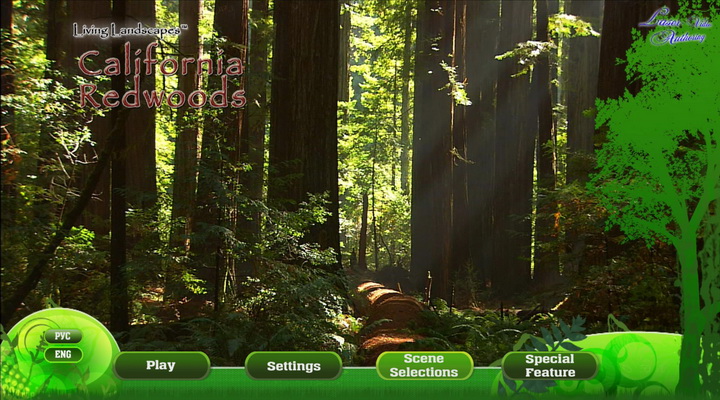Choose Scene Selections
The height and width of the screenshot is (400, 720).
click(424, 366)
